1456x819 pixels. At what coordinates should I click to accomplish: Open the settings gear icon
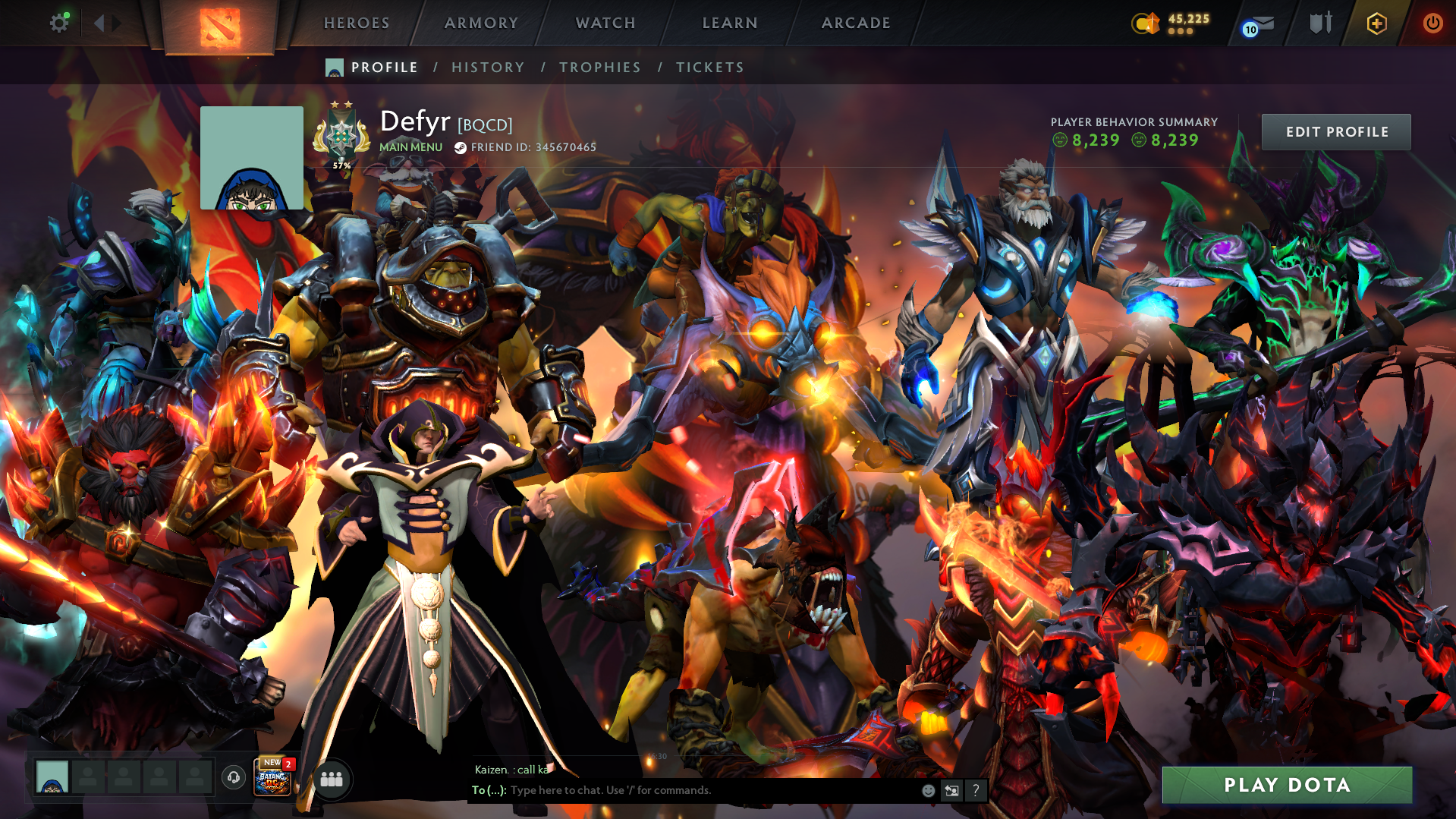(x=59, y=24)
